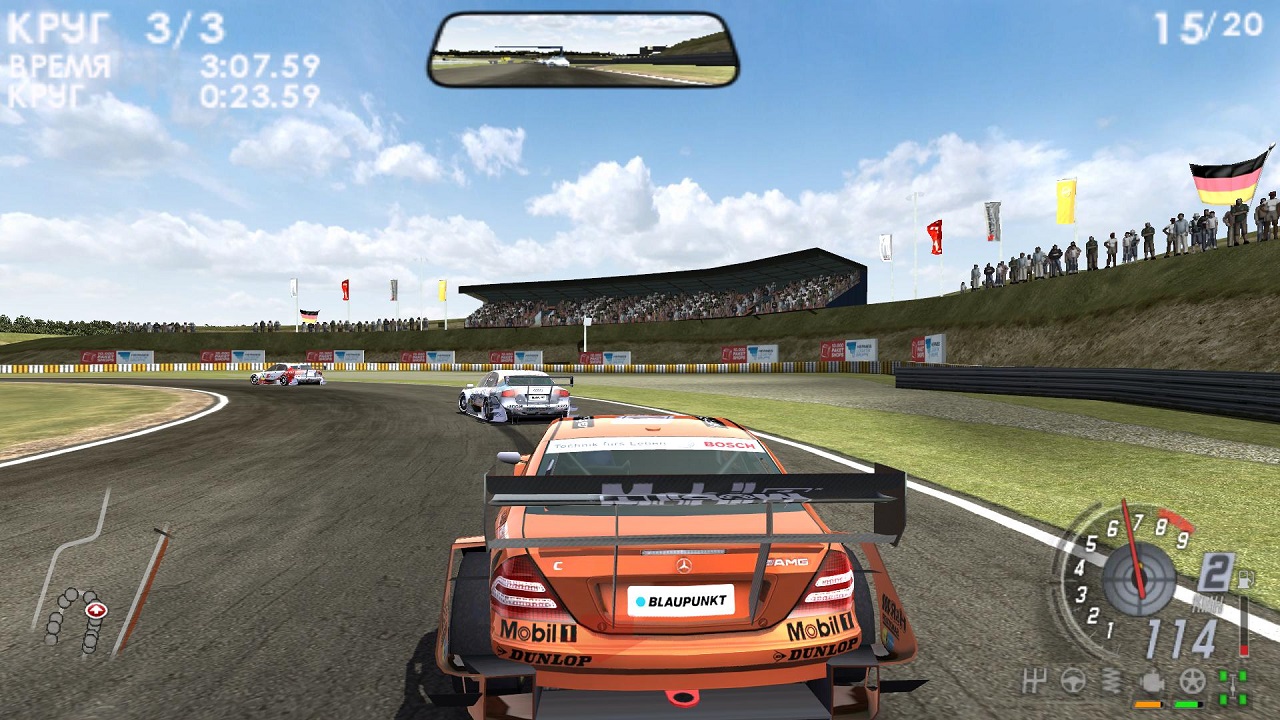Click the rear-view mirror display
Viewport: 1280px width, 720px height.
point(584,49)
